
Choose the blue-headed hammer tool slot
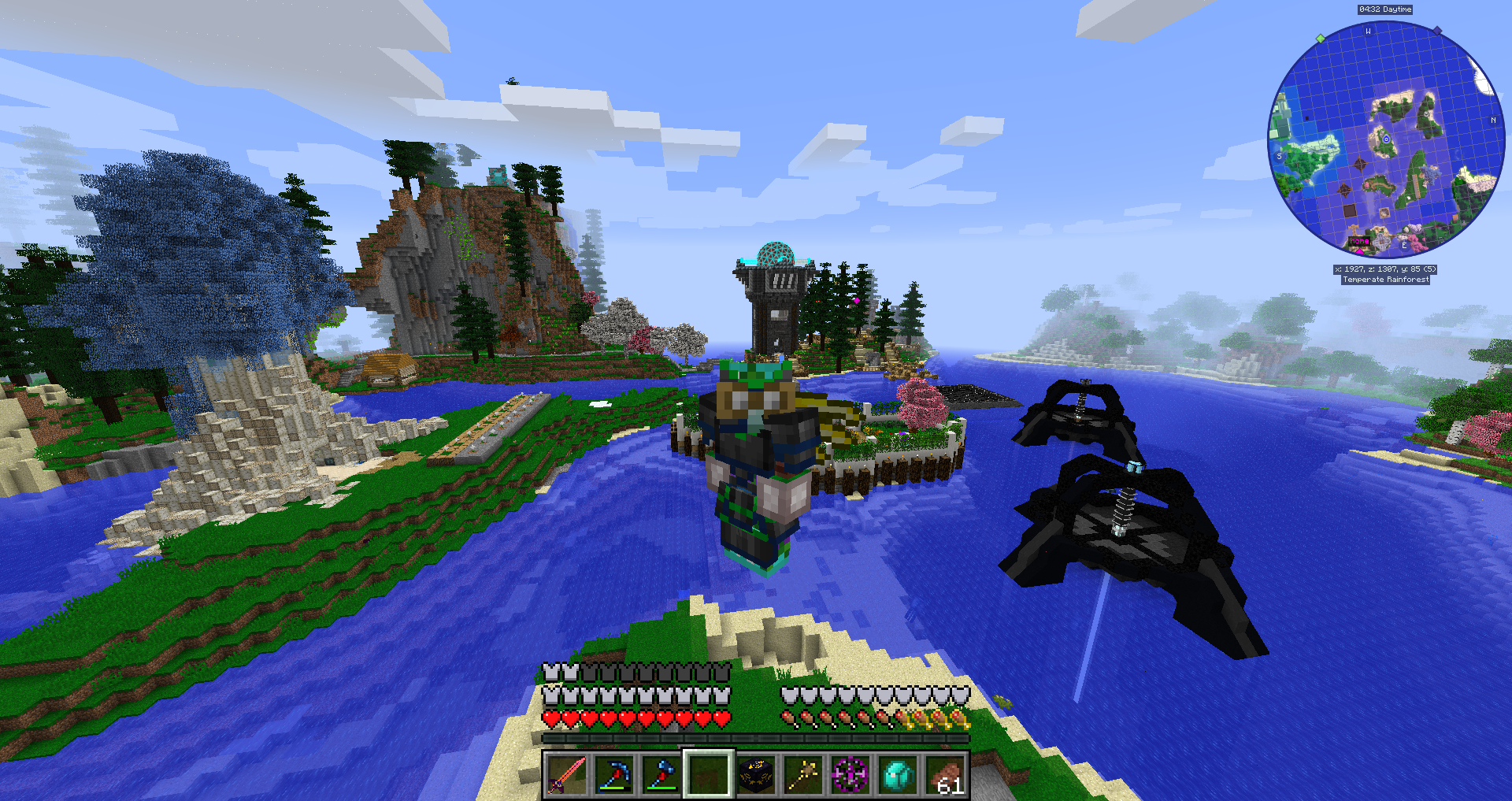coord(661,775)
